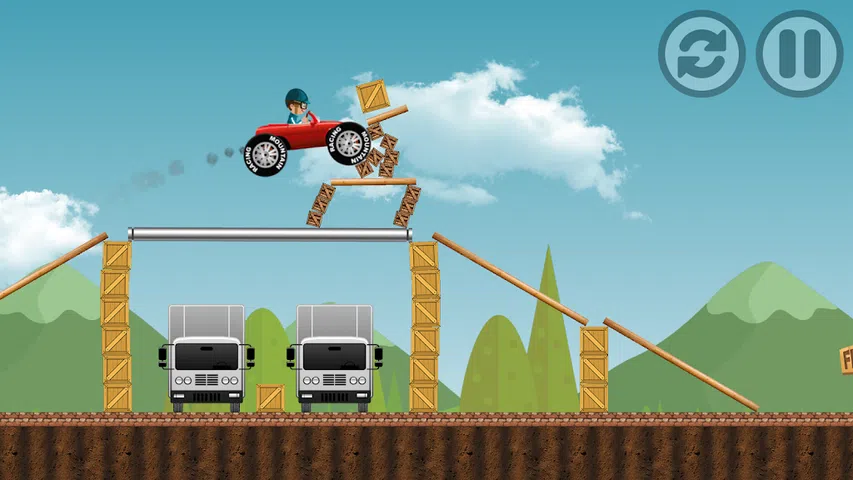Pause the game
Screen dimensions: 853x480
(x=798, y=54)
